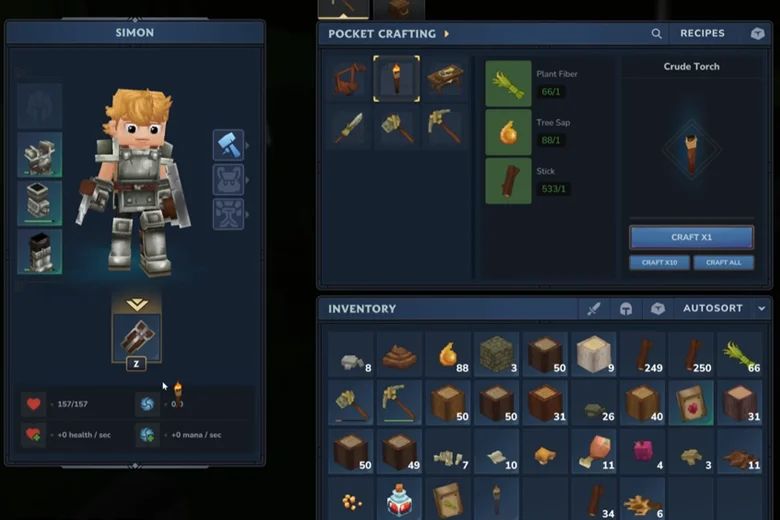This screenshot has width=780, height=520.
Task: Click the Craft X10 button
Action: point(659,262)
